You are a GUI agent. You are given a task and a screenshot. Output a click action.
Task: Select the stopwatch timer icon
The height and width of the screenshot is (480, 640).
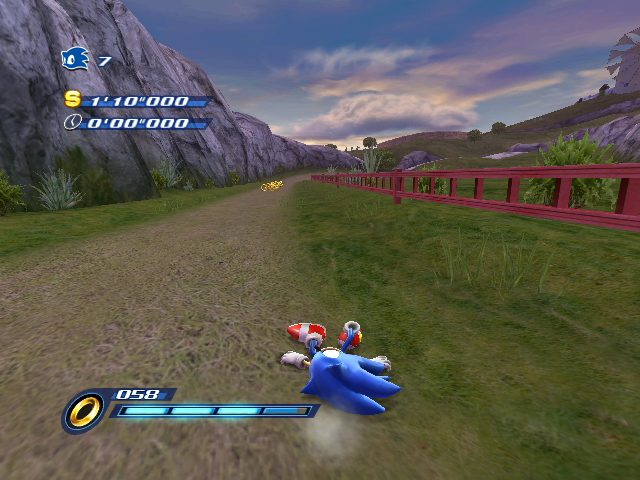[x=72, y=122]
